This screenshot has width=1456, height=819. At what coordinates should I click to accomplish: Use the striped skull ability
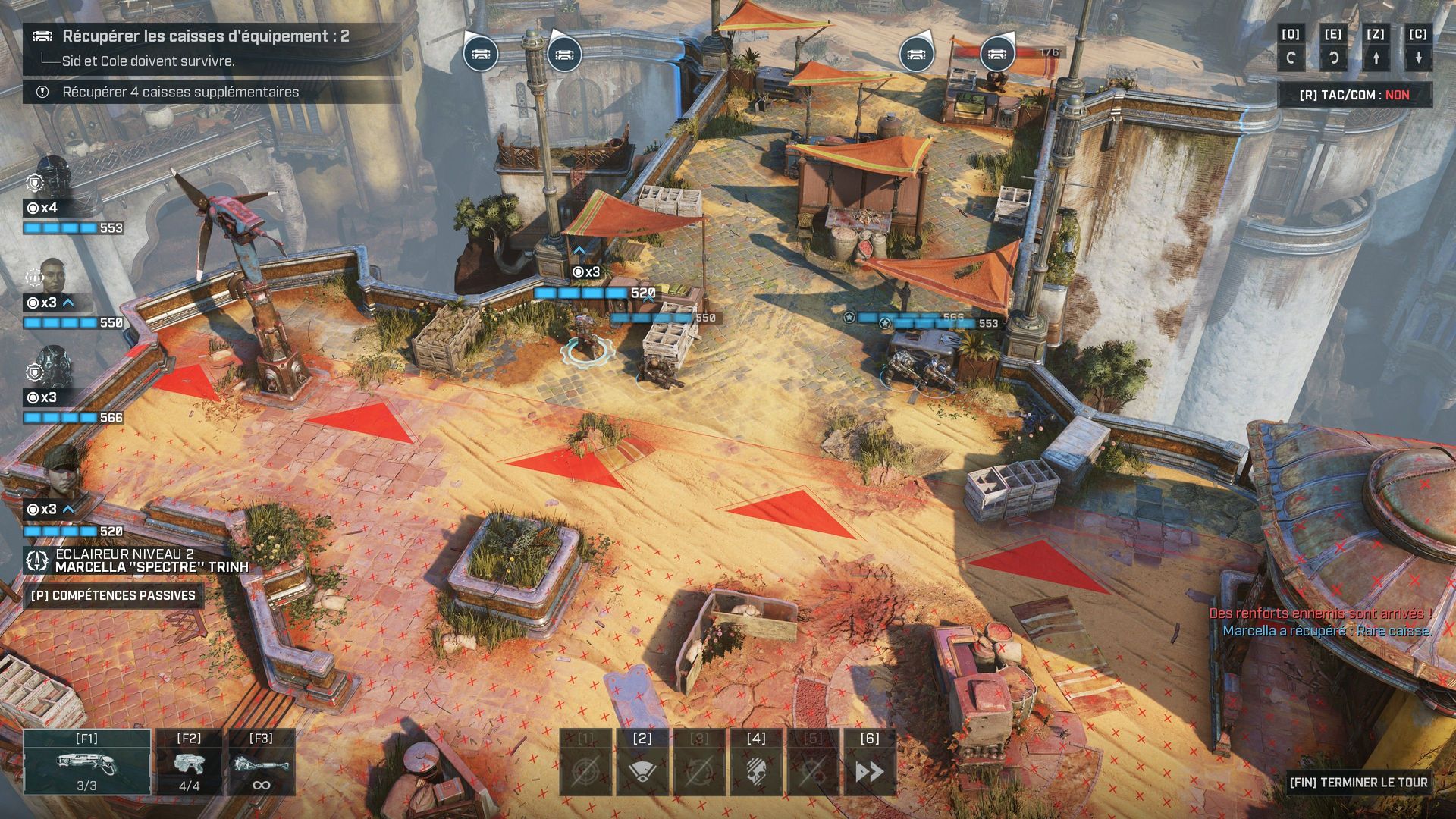[755, 762]
